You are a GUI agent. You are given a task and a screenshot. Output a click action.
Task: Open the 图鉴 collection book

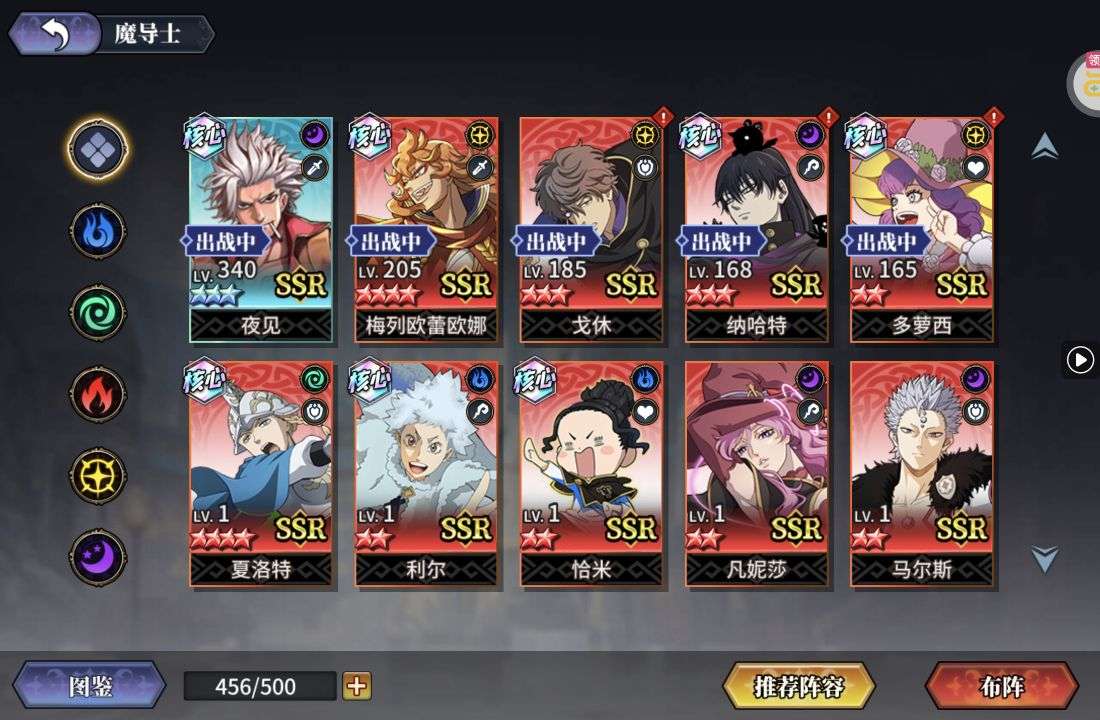89,686
